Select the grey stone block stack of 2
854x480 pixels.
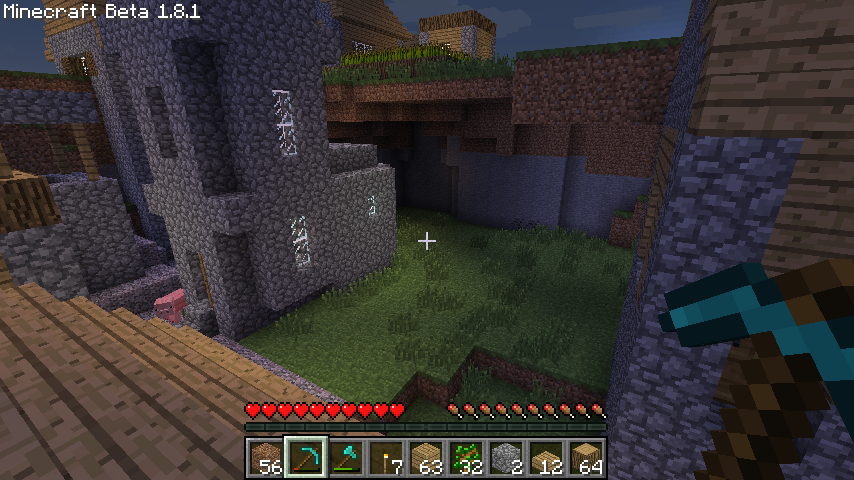pyautogui.click(x=506, y=458)
